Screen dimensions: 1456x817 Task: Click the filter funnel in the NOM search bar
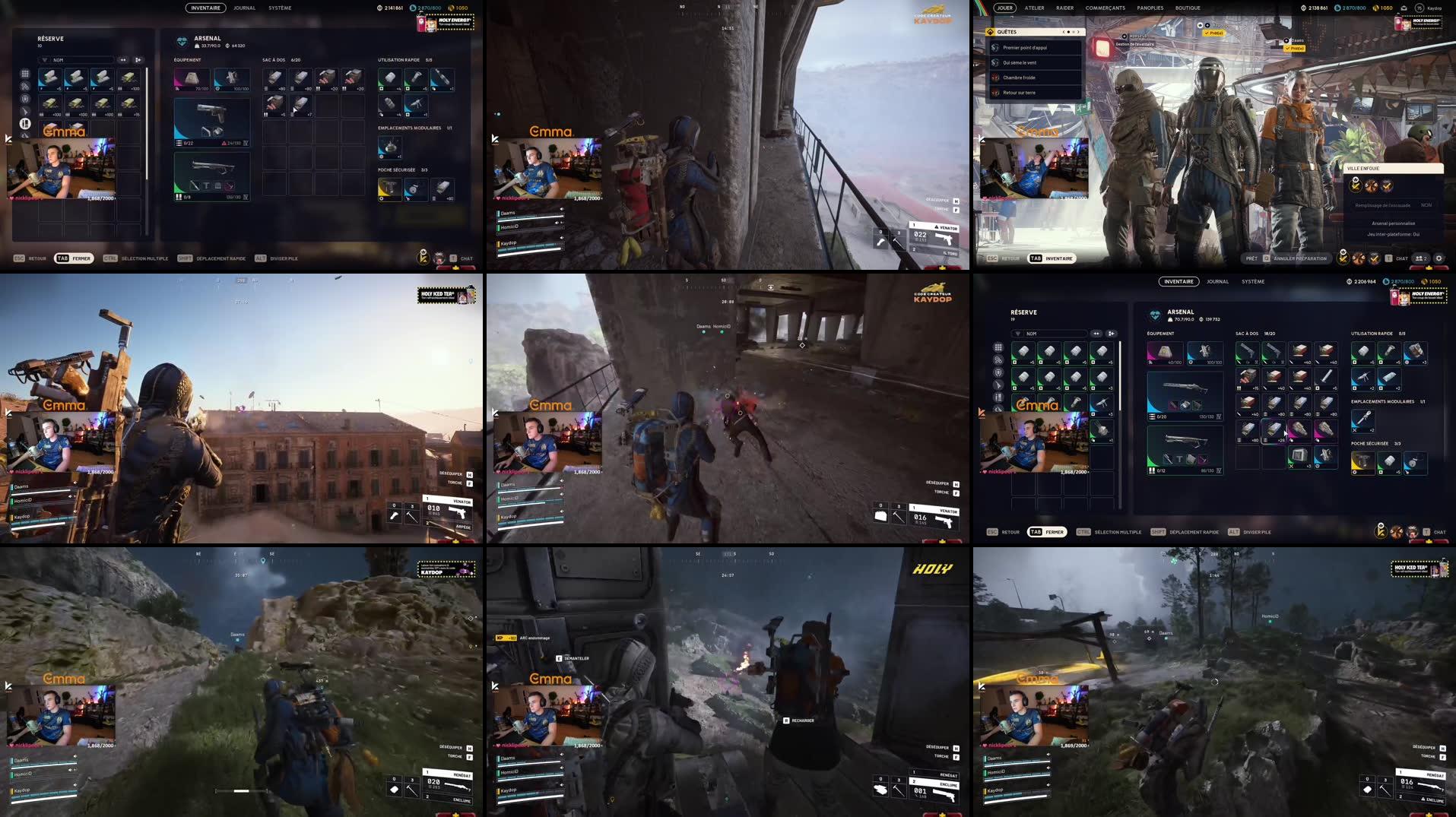(x=45, y=60)
